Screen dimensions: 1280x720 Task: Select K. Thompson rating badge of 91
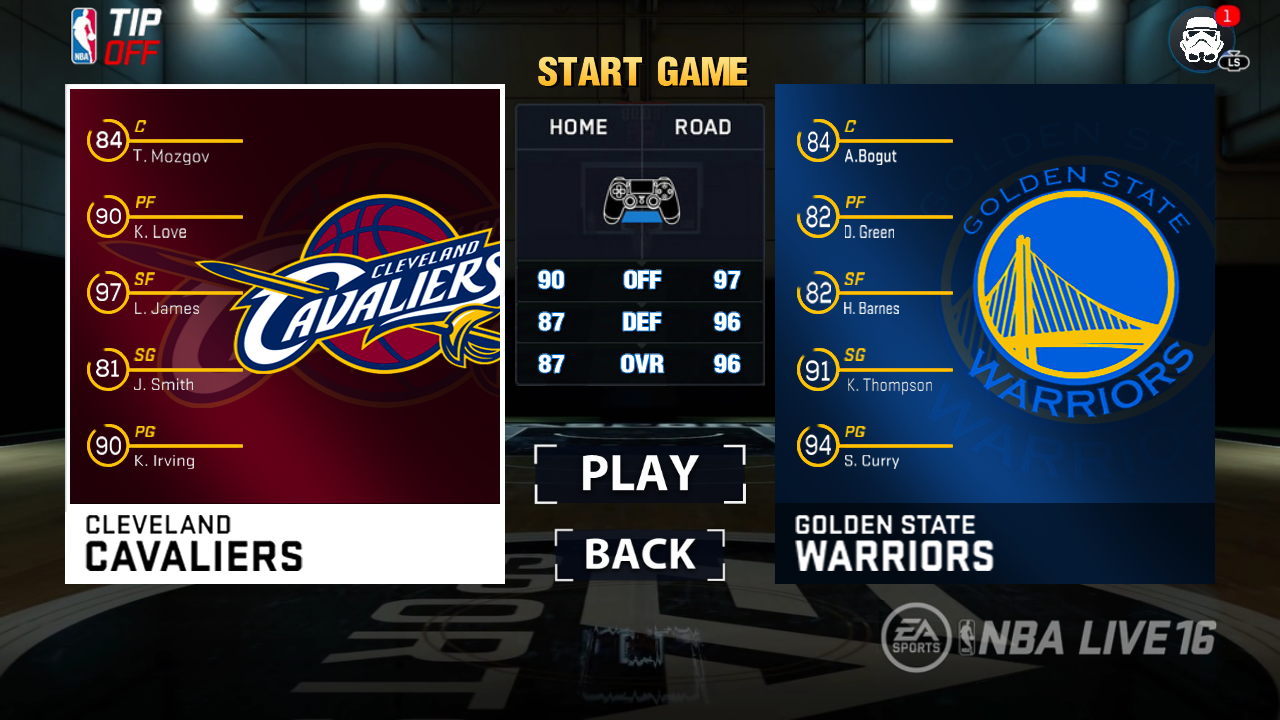pyautogui.click(x=818, y=369)
